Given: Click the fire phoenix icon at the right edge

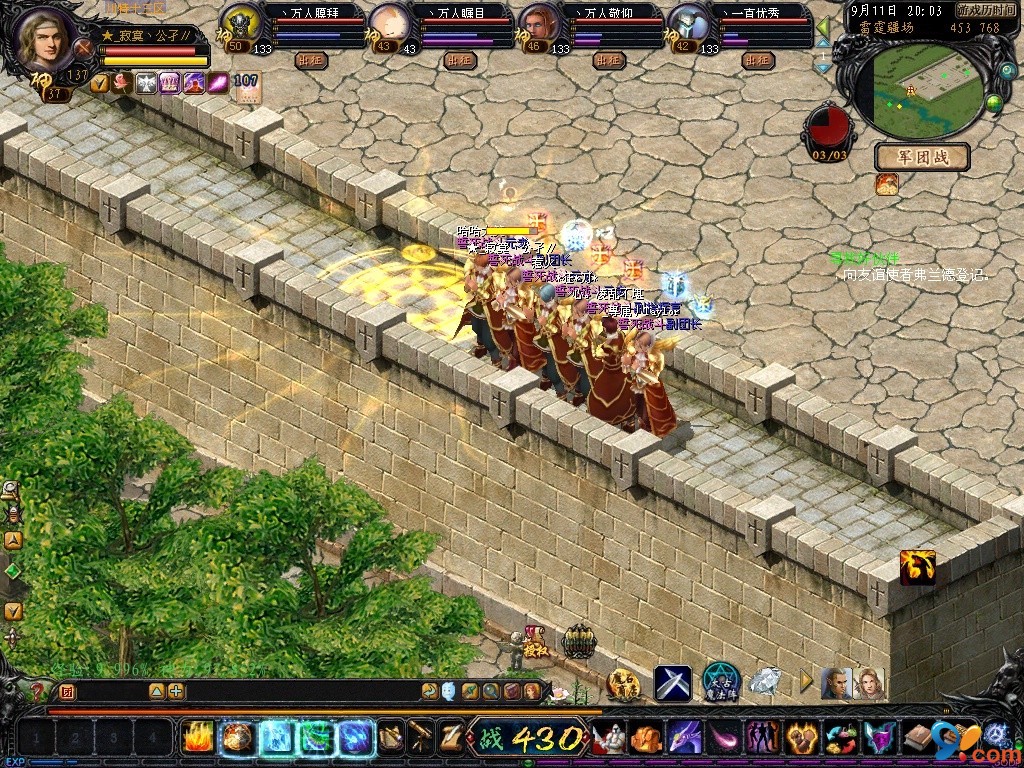Looking at the screenshot, I should click(917, 567).
